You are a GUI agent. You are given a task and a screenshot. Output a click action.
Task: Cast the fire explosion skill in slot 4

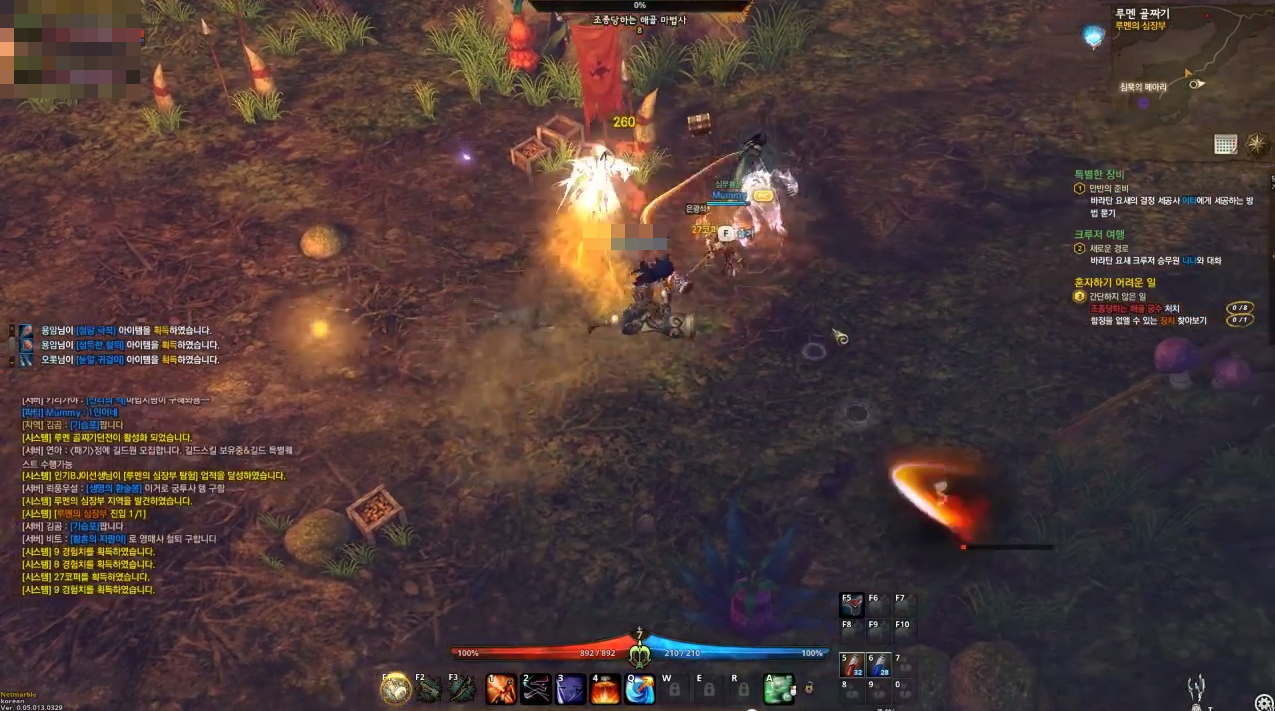click(x=605, y=689)
